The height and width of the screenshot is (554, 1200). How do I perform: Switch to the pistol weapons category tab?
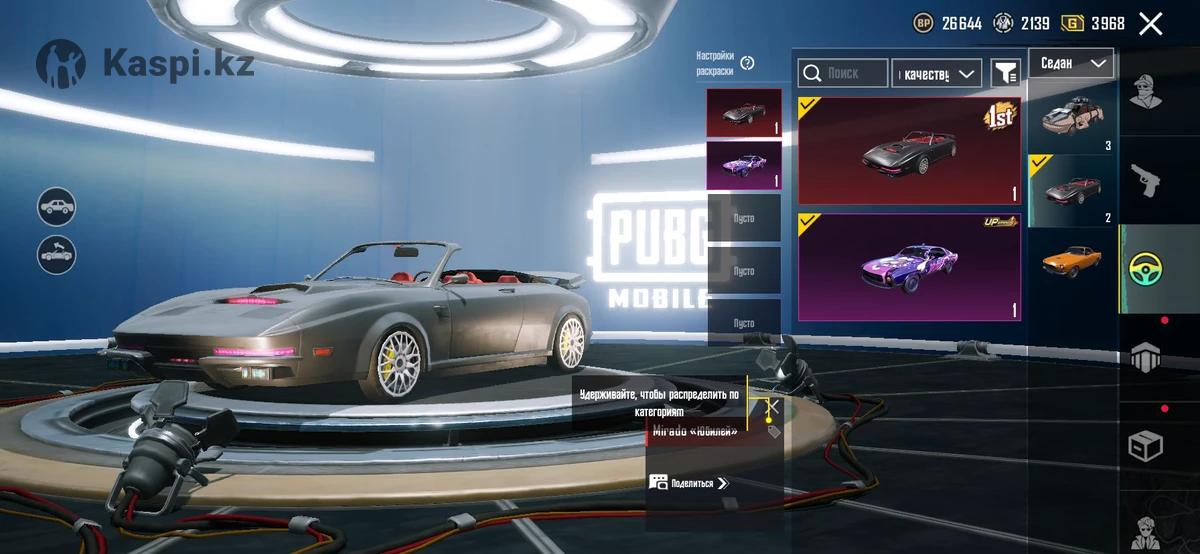click(1150, 180)
